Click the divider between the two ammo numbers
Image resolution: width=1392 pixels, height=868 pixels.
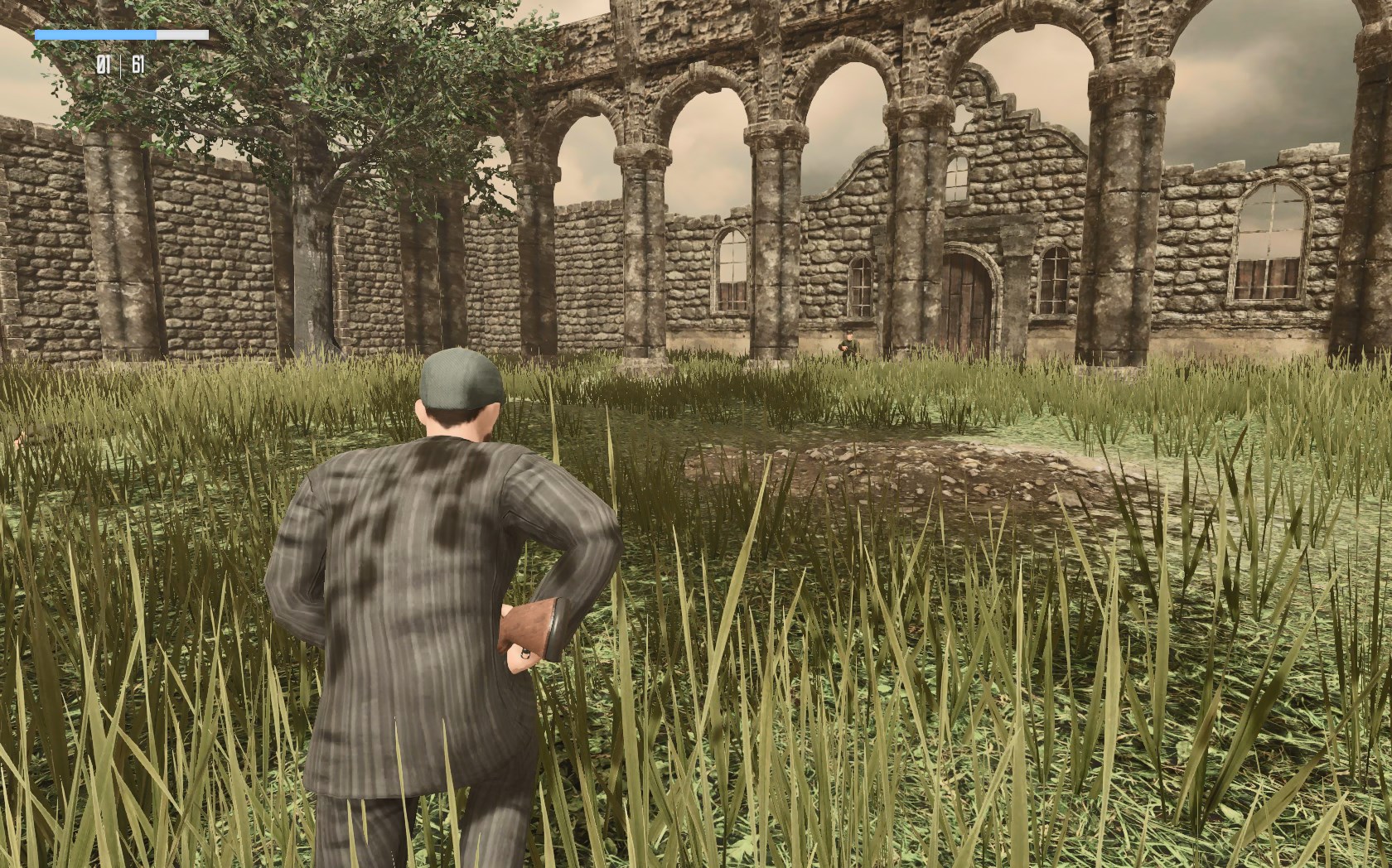click(122, 65)
